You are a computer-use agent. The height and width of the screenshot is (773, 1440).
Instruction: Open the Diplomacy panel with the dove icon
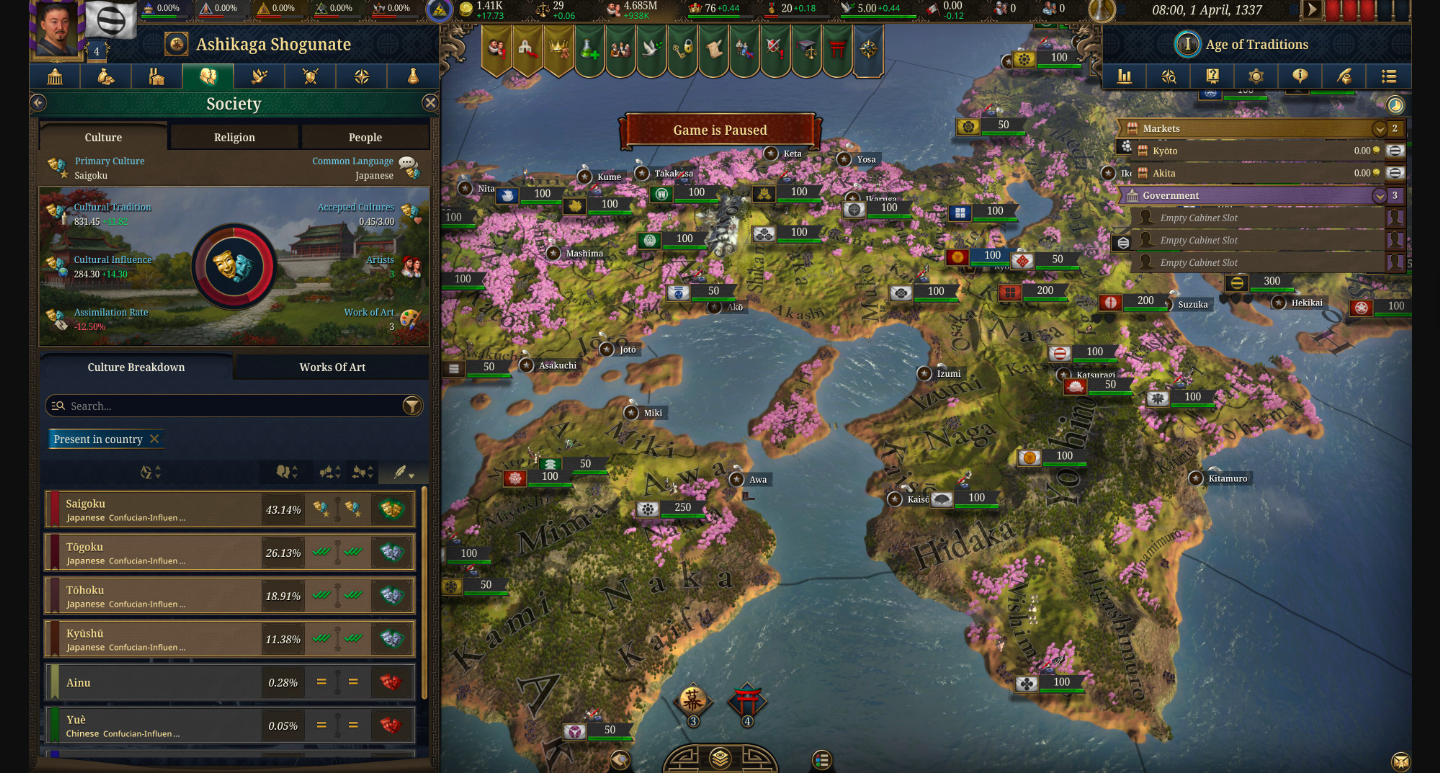tap(257, 76)
